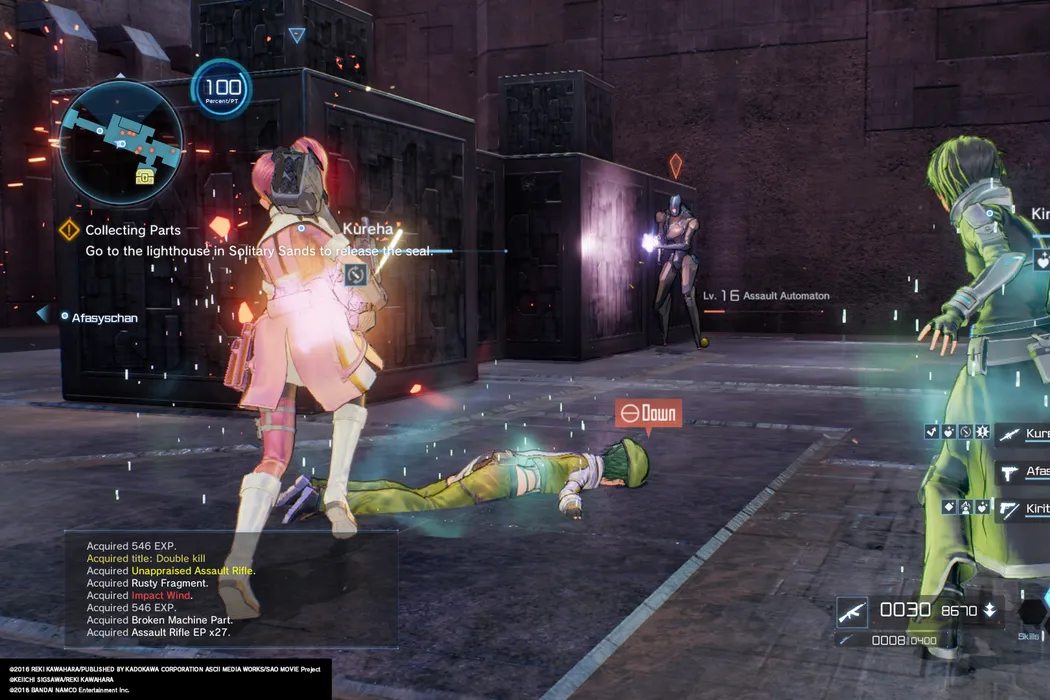Open the circular minimap

(121, 142)
